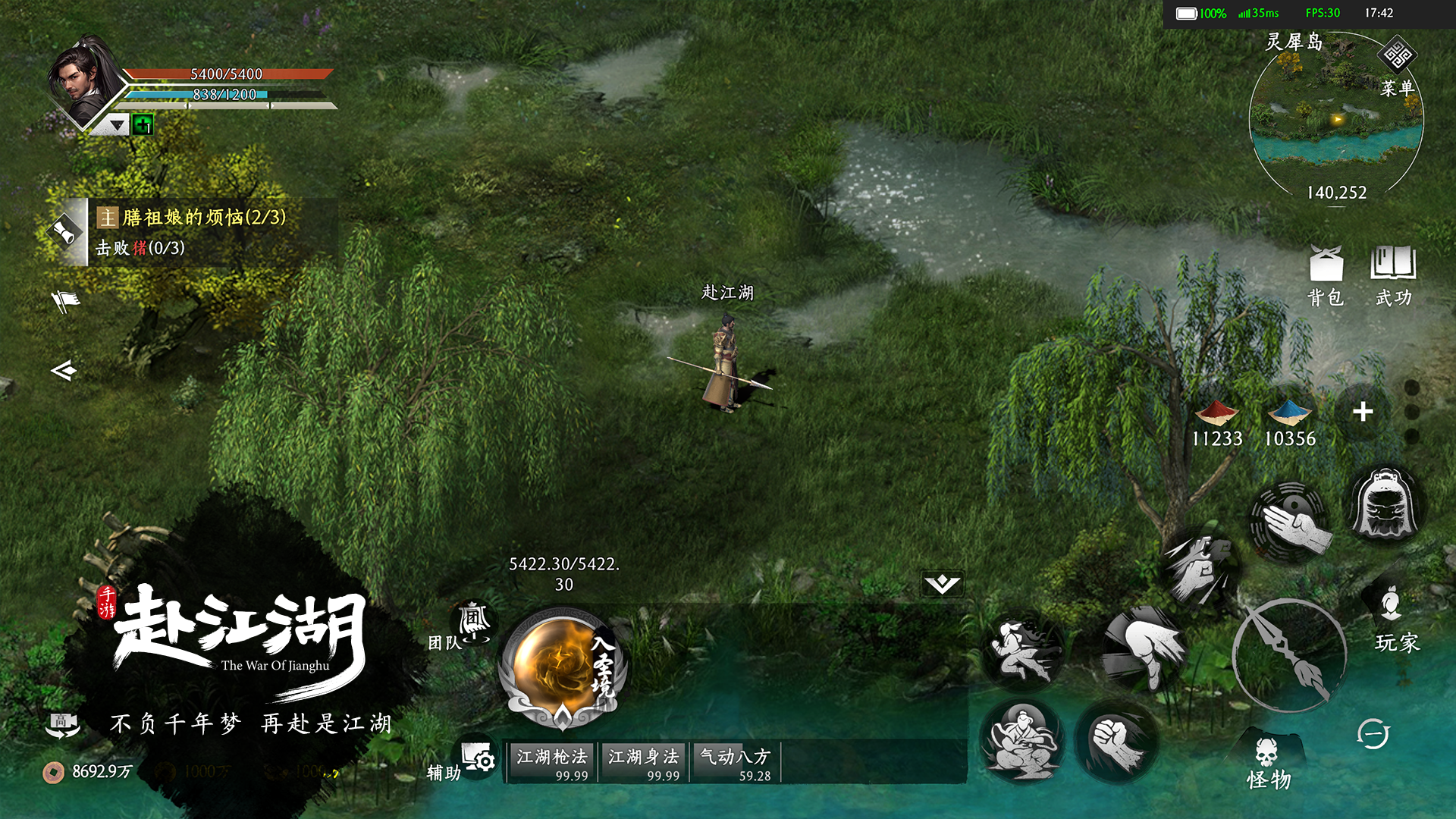Viewport: 1456px width, 819px height.
Task: Open the 菜单 menu
Action: click(1398, 68)
